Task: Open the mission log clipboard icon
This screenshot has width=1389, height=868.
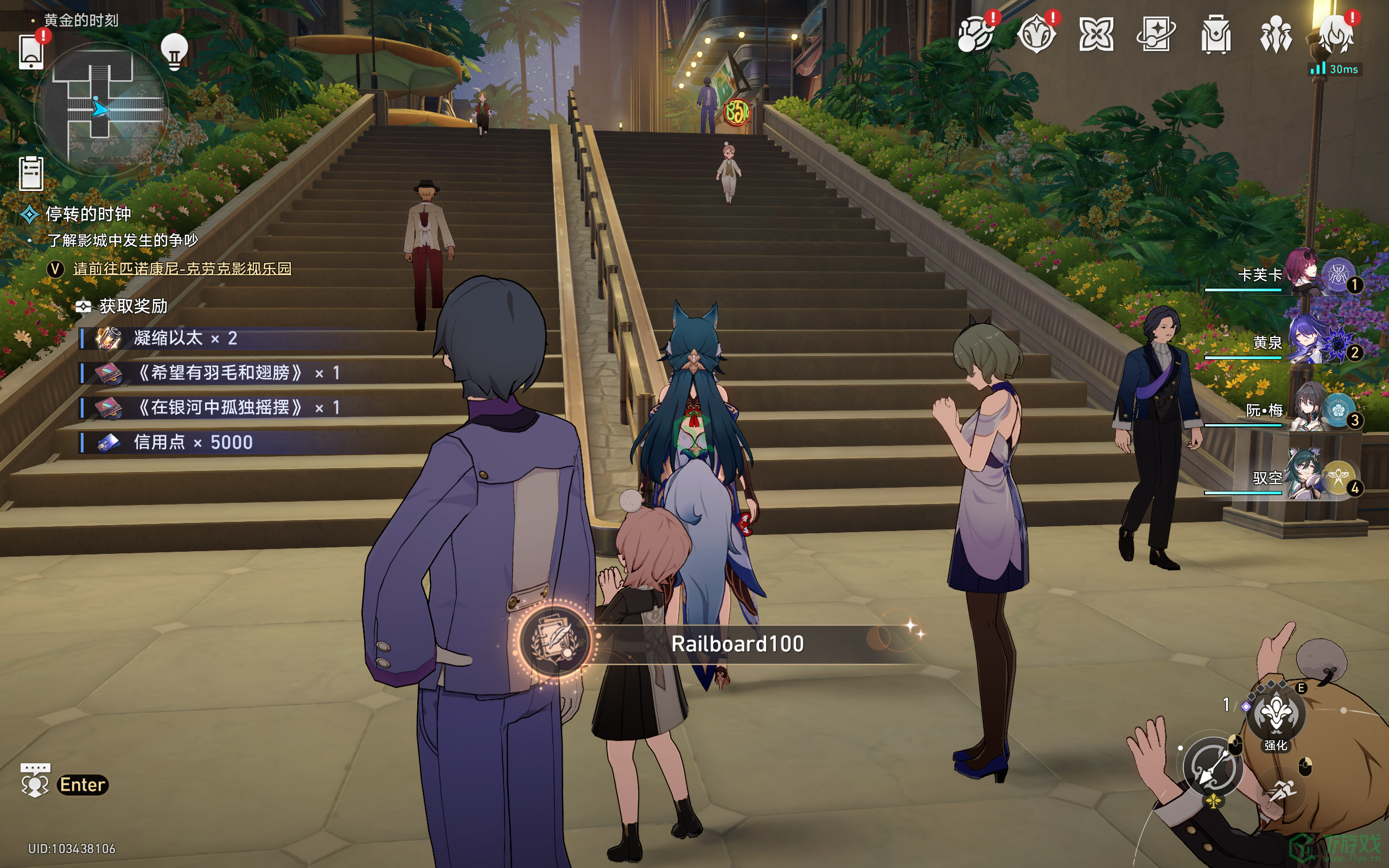Action: (x=31, y=173)
